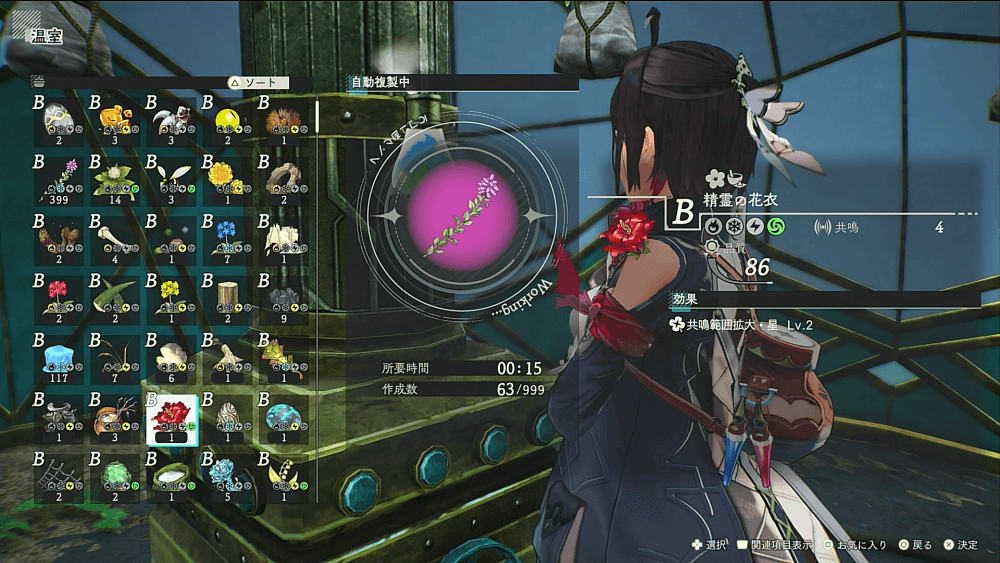
Task: Choose the pink flower sprig with 399
Action: coord(58,179)
